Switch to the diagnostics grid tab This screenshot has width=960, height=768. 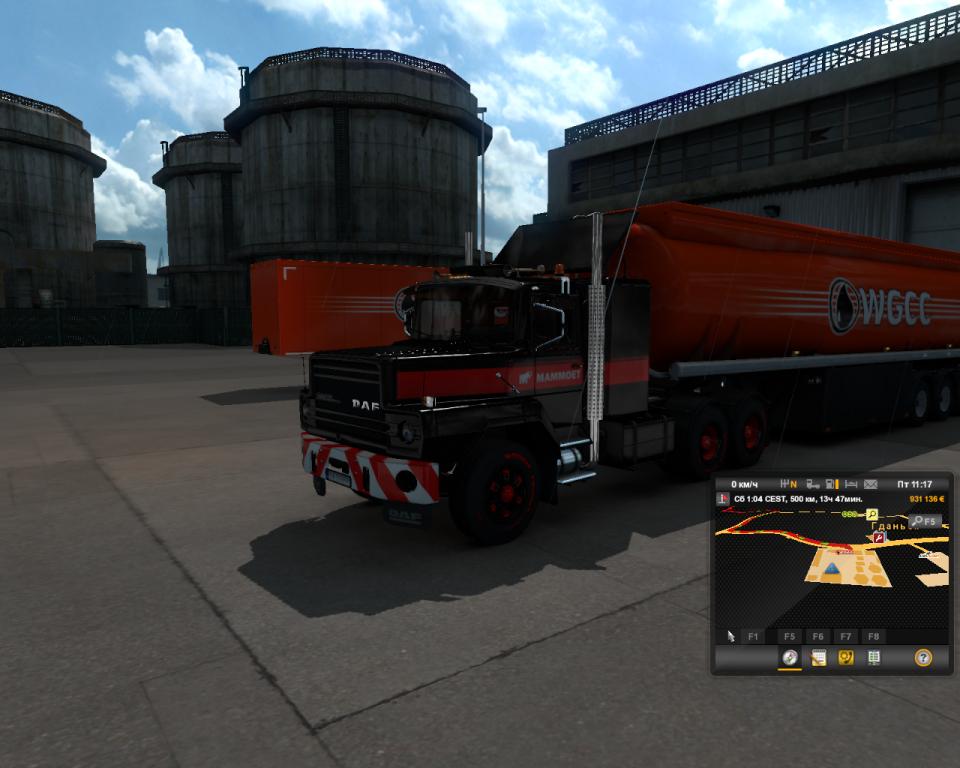click(874, 657)
